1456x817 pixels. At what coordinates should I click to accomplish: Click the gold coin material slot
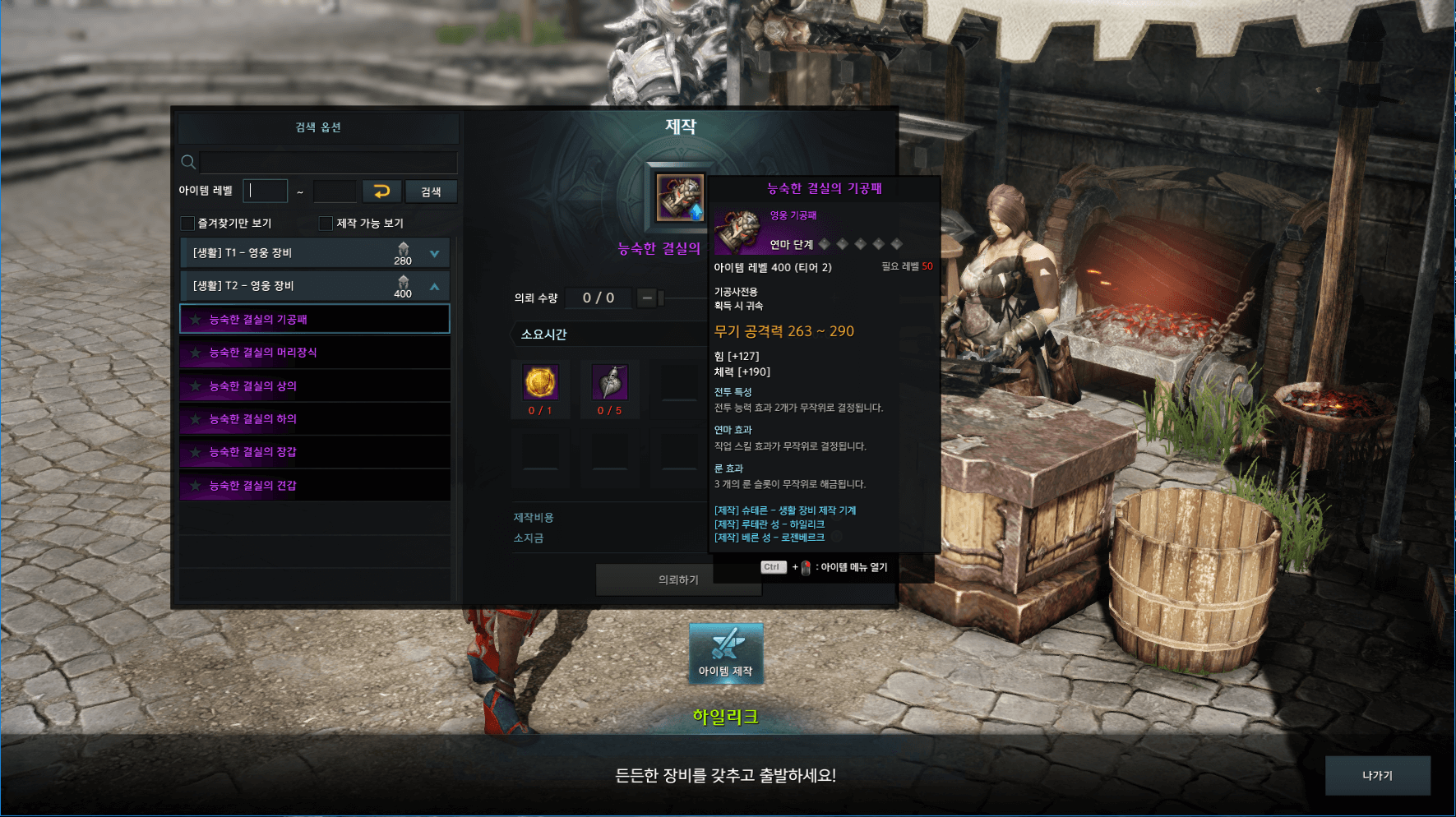point(540,383)
